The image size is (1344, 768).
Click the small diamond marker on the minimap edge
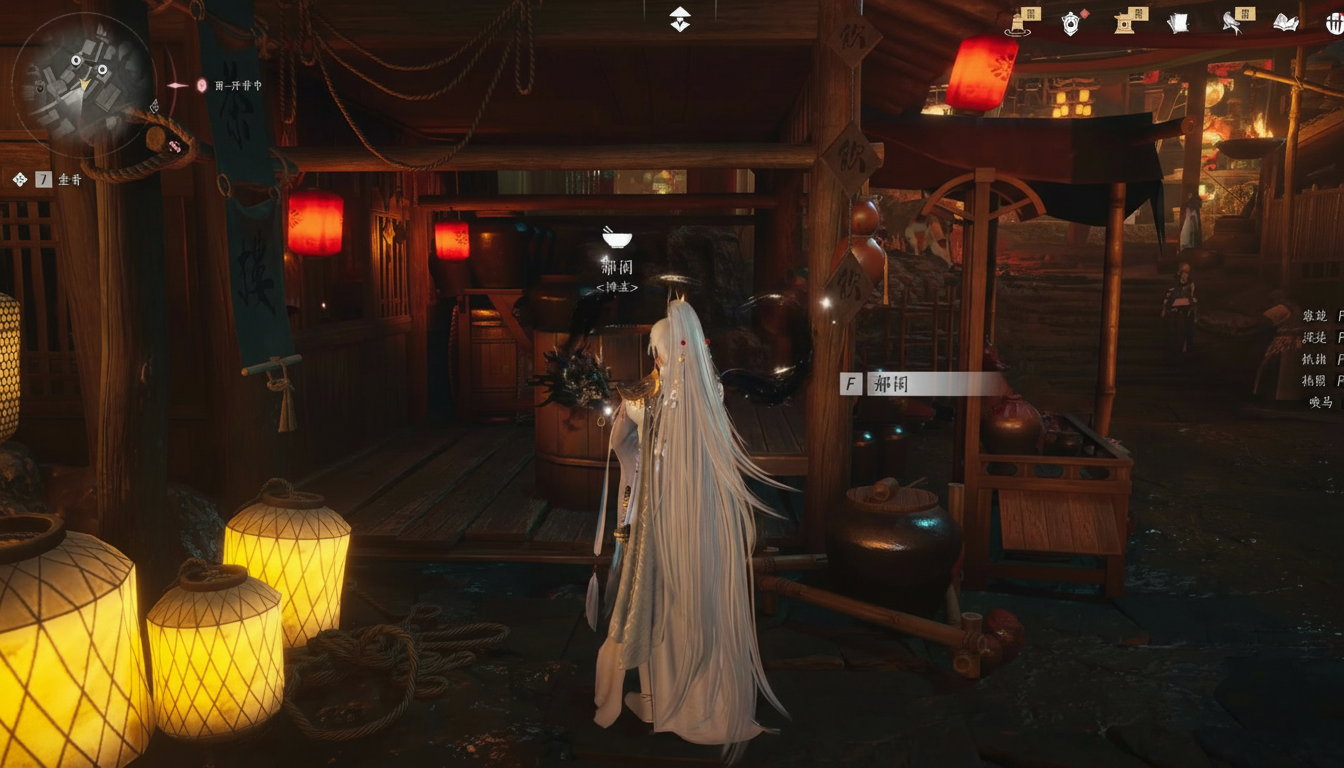click(x=154, y=105)
